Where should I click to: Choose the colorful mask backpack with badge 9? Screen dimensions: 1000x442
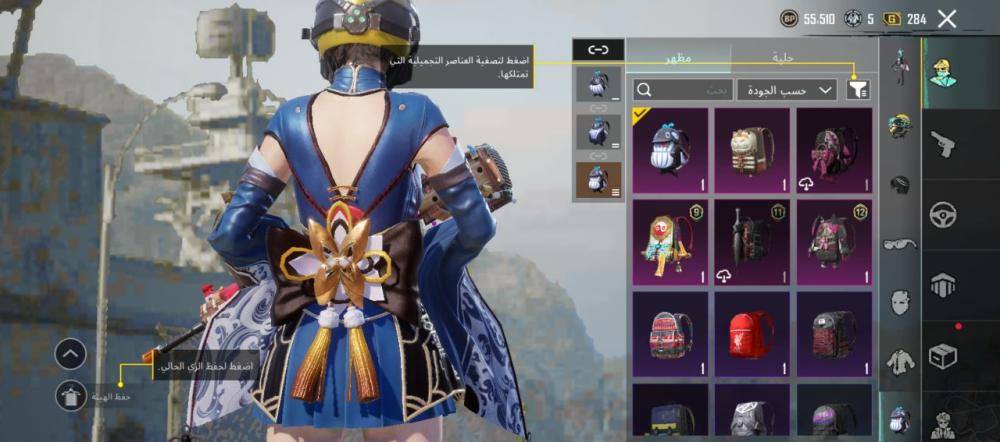coord(670,243)
